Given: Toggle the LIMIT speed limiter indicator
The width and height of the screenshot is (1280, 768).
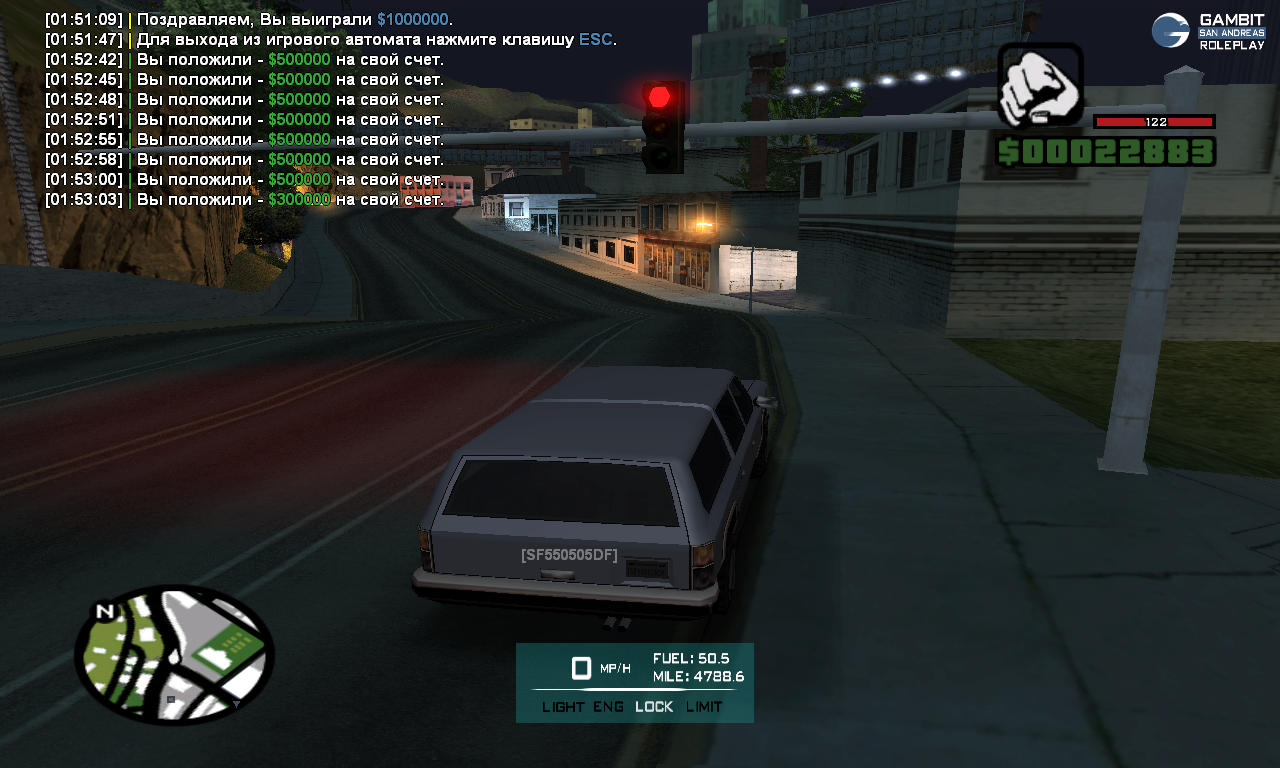Looking at the screenshot, I should point(704,707).
